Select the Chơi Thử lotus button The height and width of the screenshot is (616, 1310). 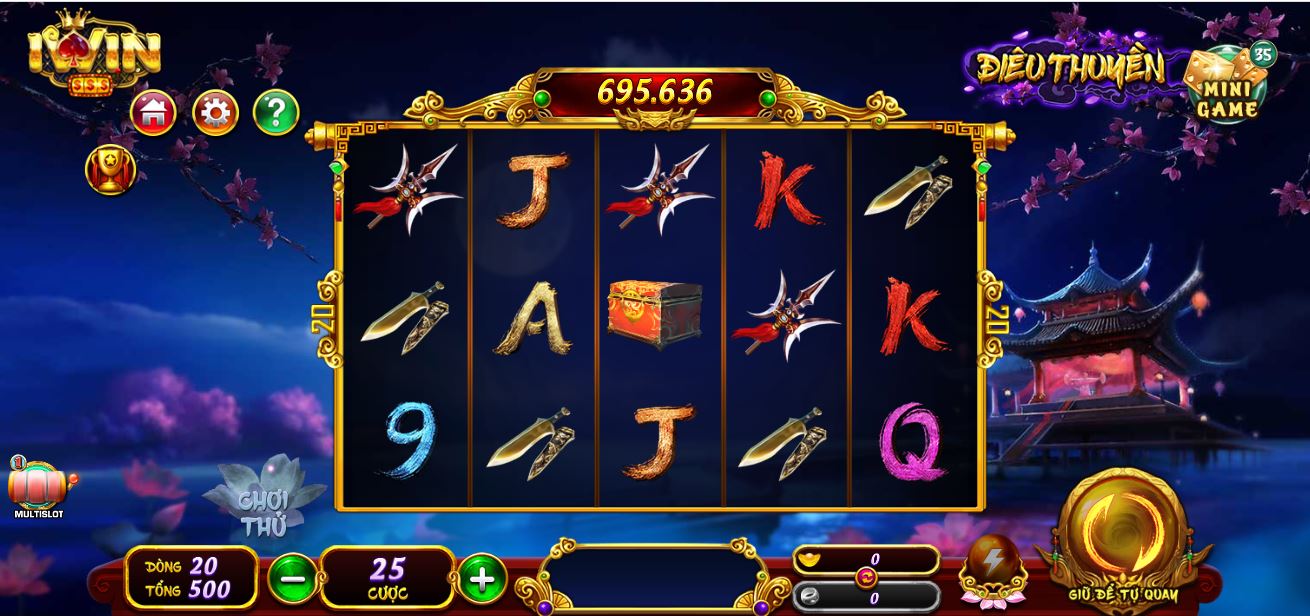[x=264, y=507]
